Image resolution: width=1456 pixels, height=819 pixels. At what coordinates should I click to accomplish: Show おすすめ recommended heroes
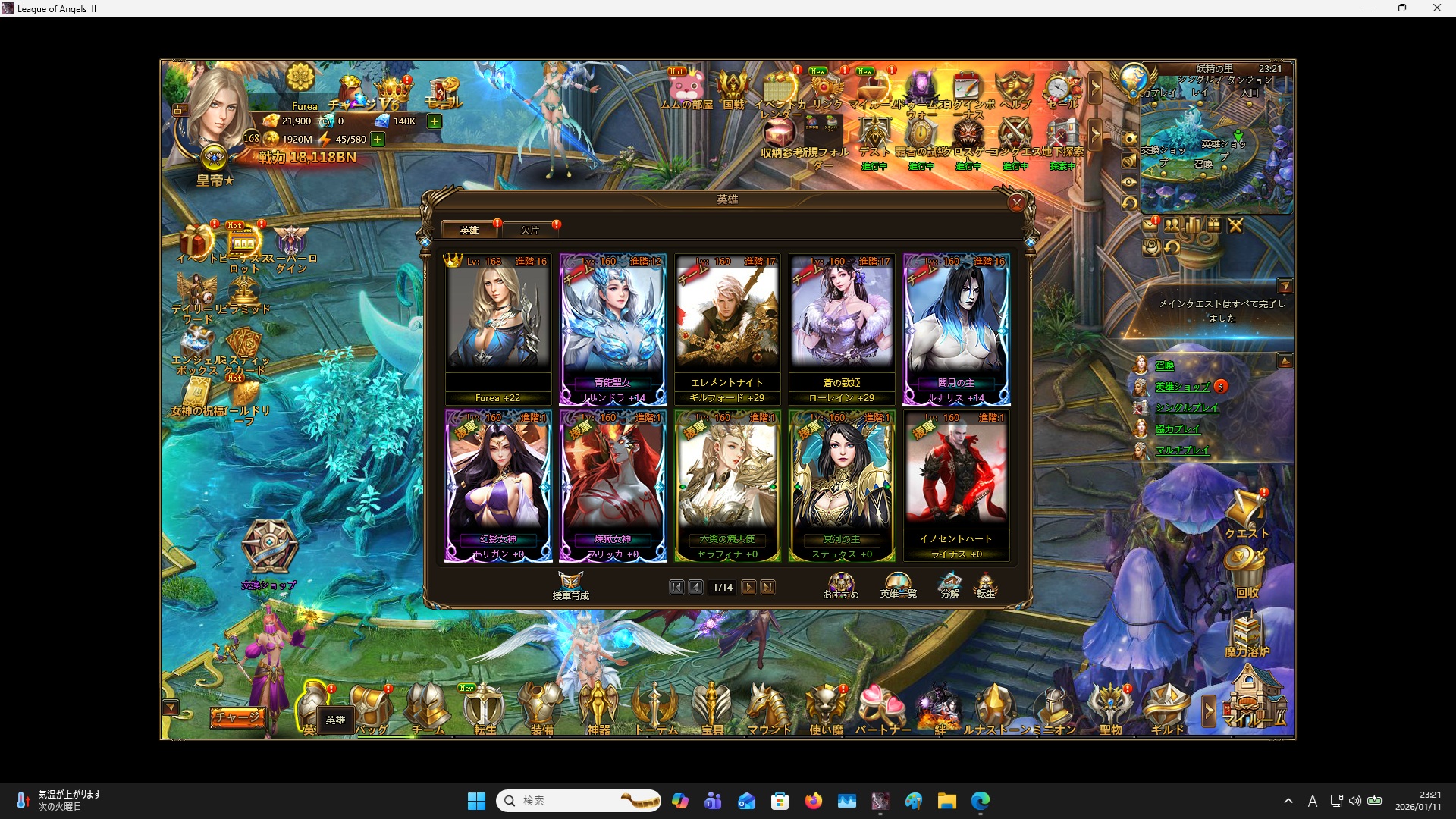point(841,585)
